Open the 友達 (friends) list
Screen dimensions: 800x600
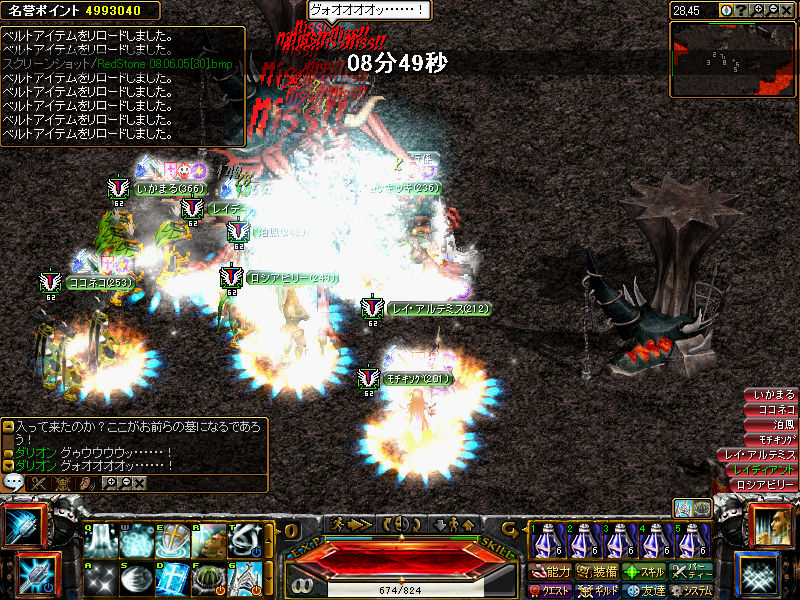[645, 591]
